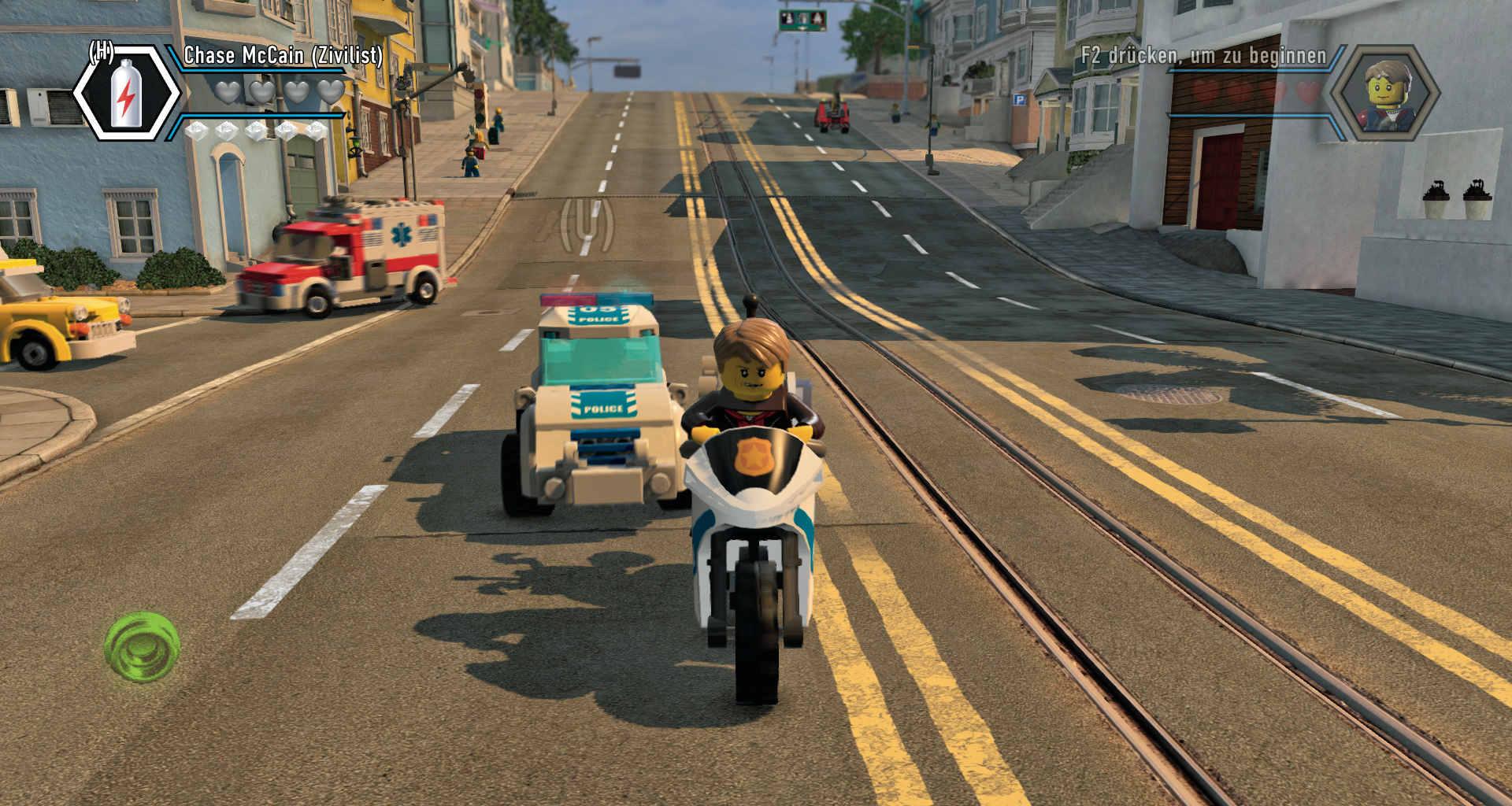Screen dimensions: 1512x806
Task: Click the green stud indicator
Action: point(143,647)
